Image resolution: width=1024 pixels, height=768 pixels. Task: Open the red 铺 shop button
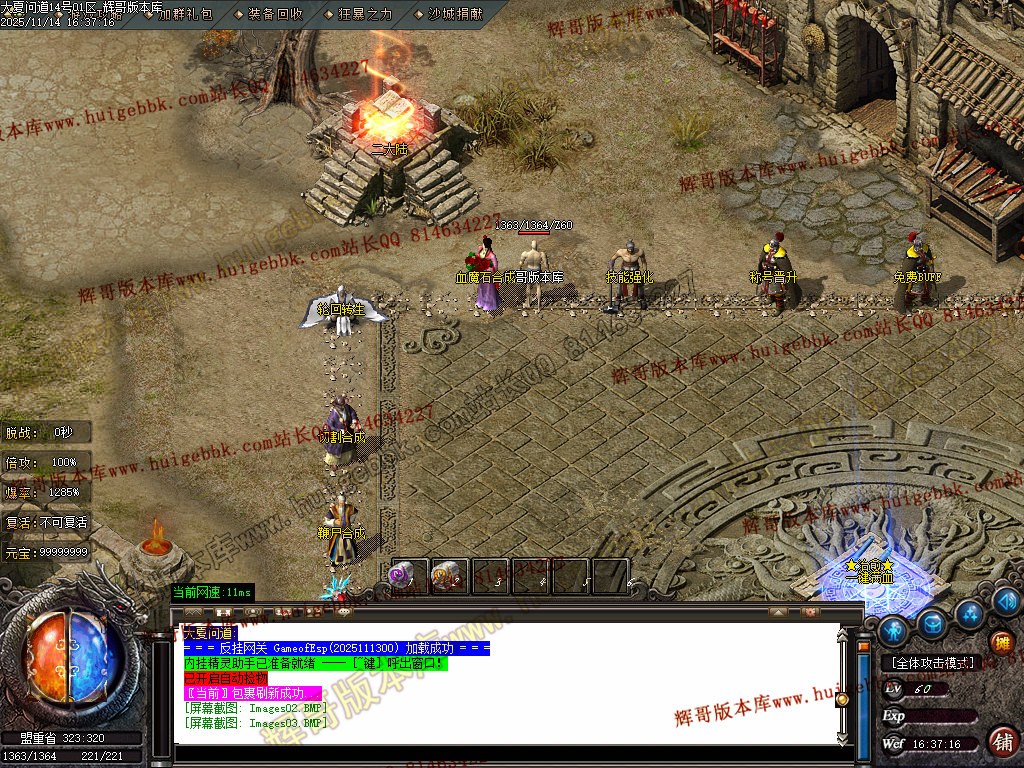(x=1002, y=741)
